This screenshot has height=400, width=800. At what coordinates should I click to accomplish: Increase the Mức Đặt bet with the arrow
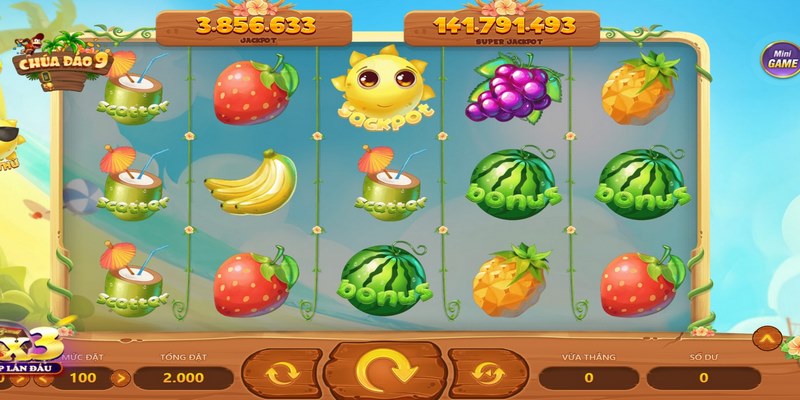(120, 378)
